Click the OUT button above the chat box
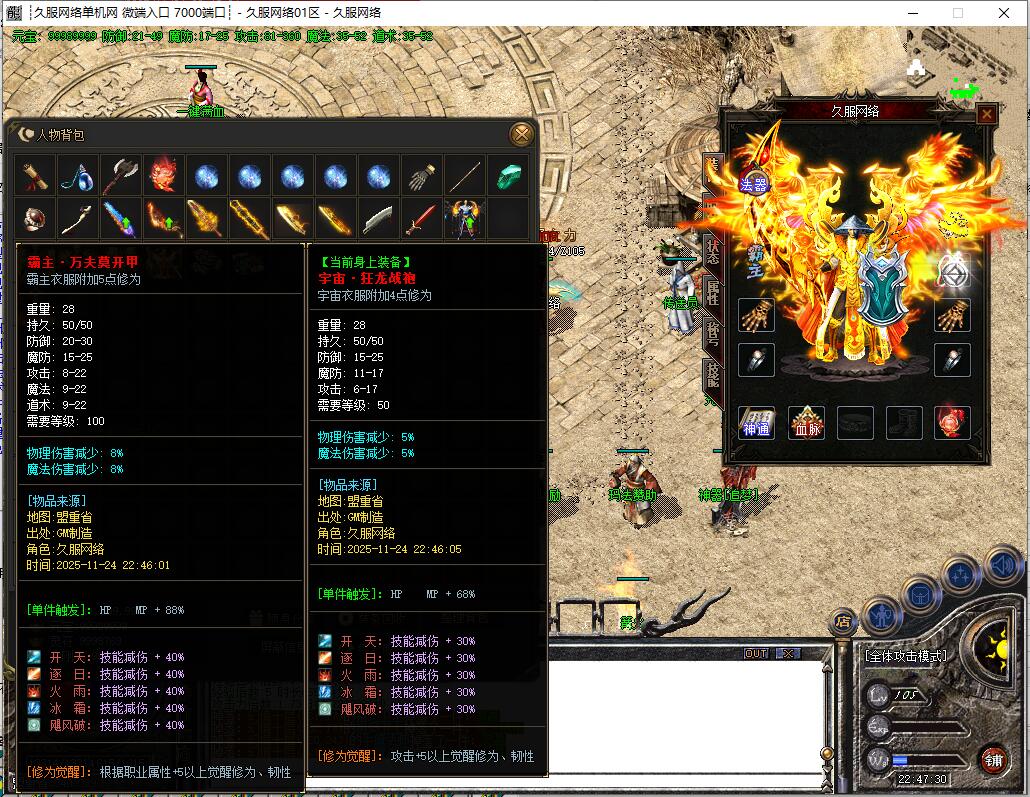1030x797 pixels. (756, 653)
